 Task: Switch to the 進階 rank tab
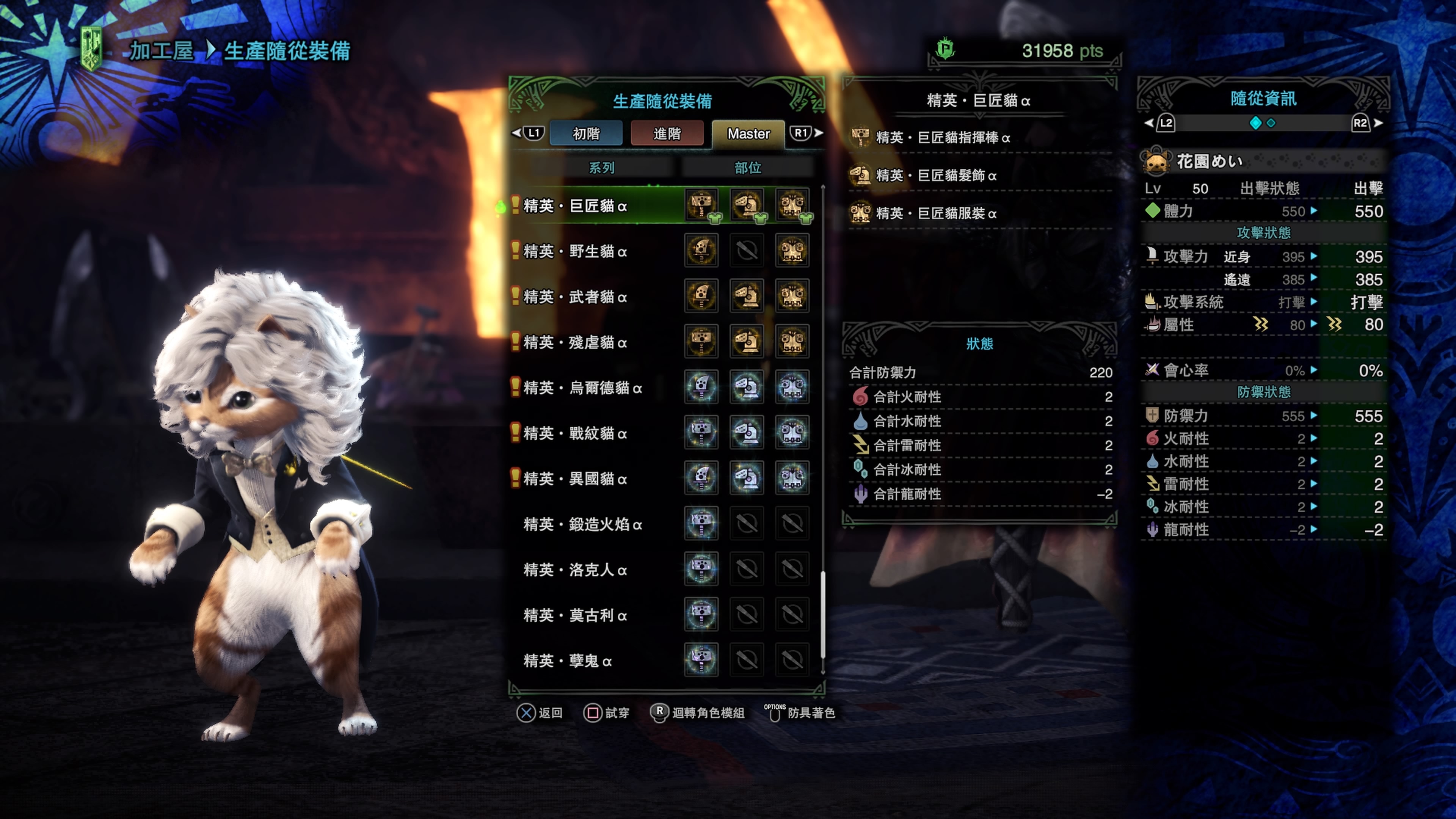667,134
